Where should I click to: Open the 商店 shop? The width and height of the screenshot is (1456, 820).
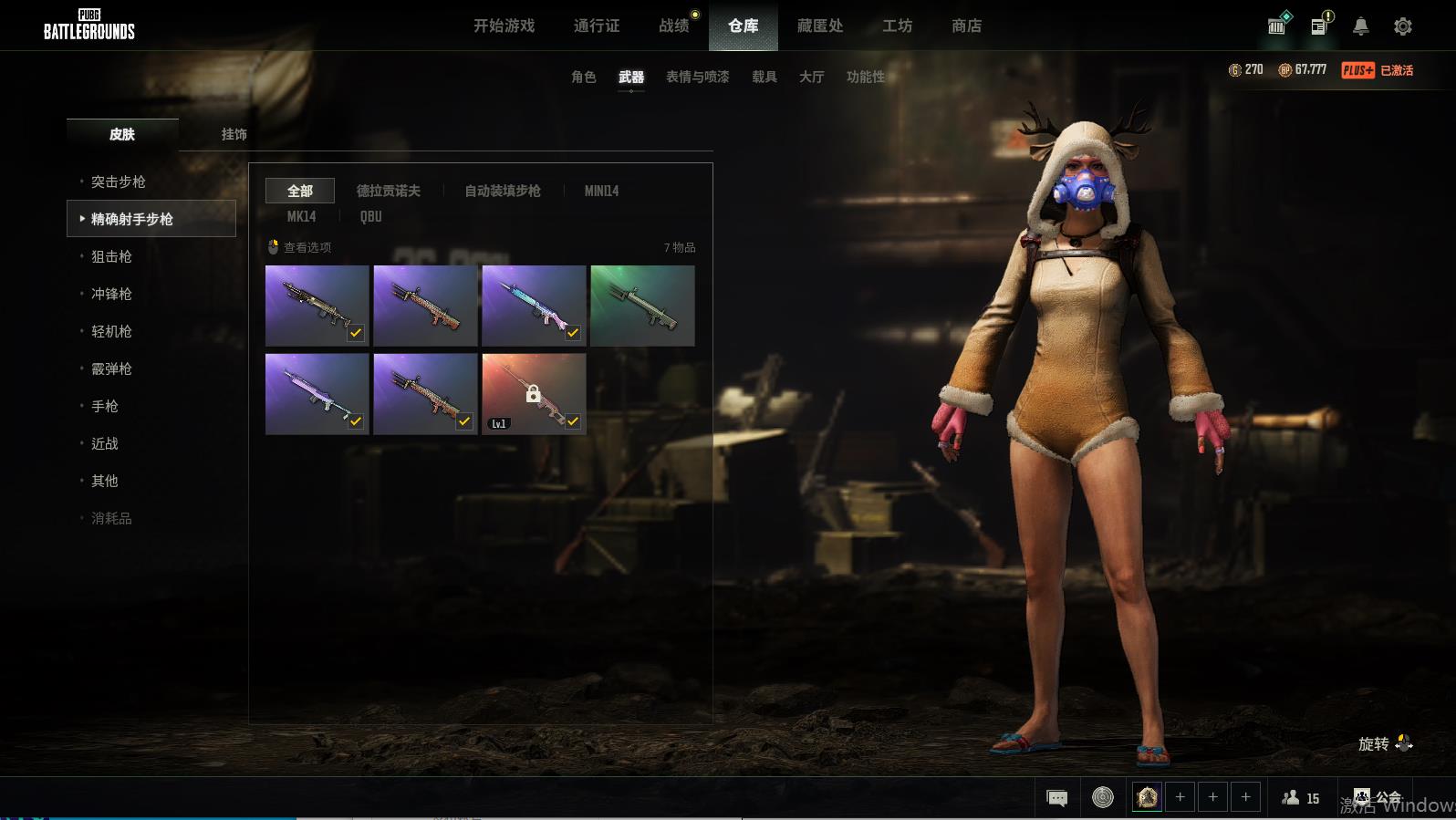pos(966,26)
